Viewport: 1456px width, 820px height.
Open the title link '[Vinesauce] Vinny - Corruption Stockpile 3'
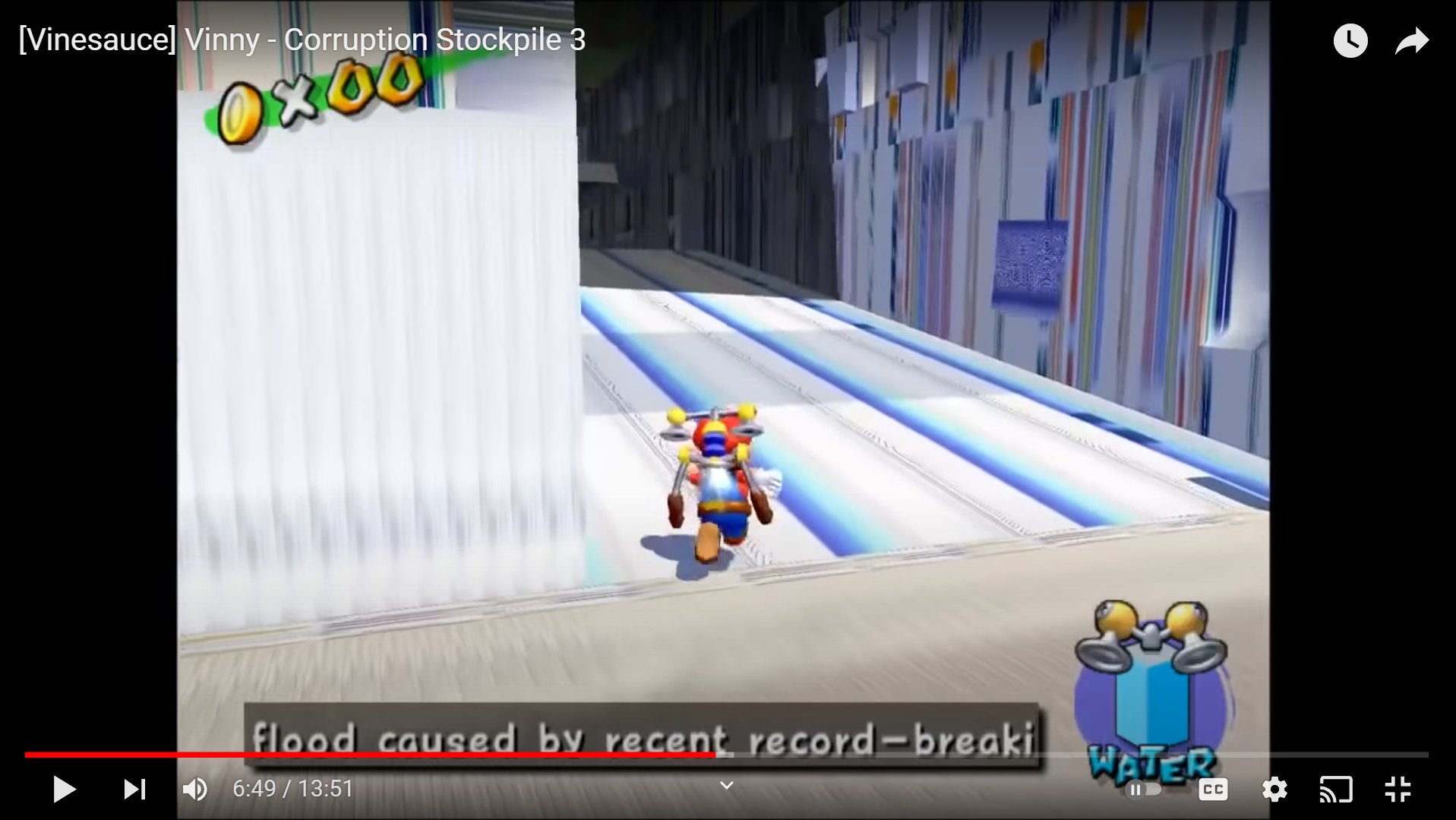(302, 40)
